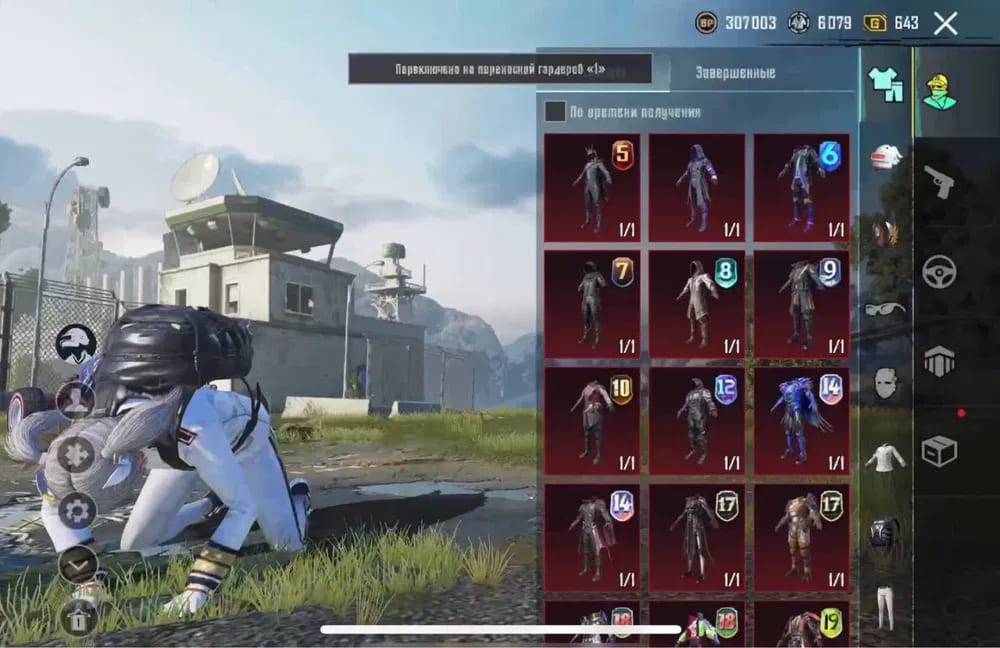Open the crate box section
1000x648 pixels.
click(x=939, y=451)
